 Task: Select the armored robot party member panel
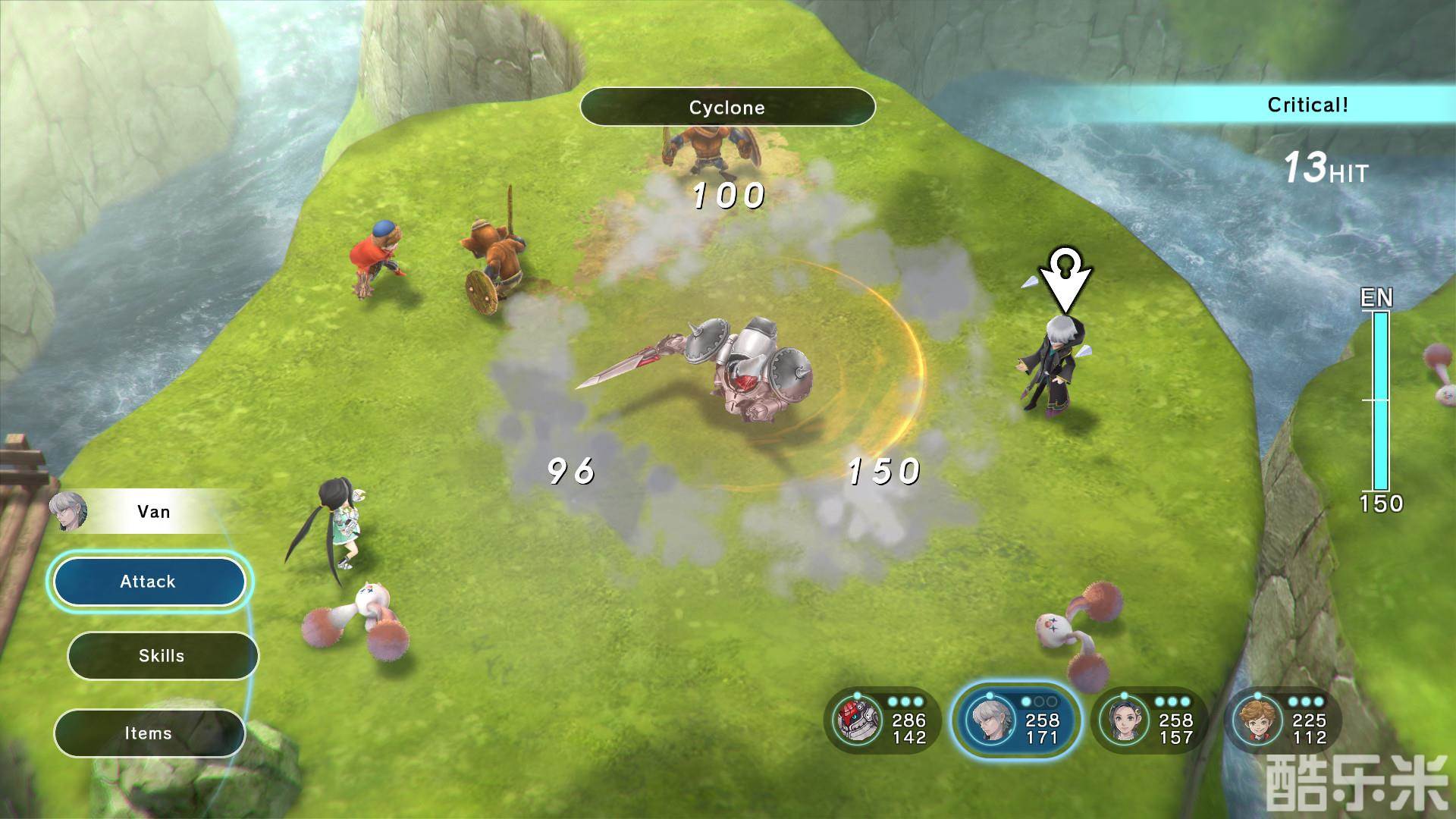(x=882, y=720)
